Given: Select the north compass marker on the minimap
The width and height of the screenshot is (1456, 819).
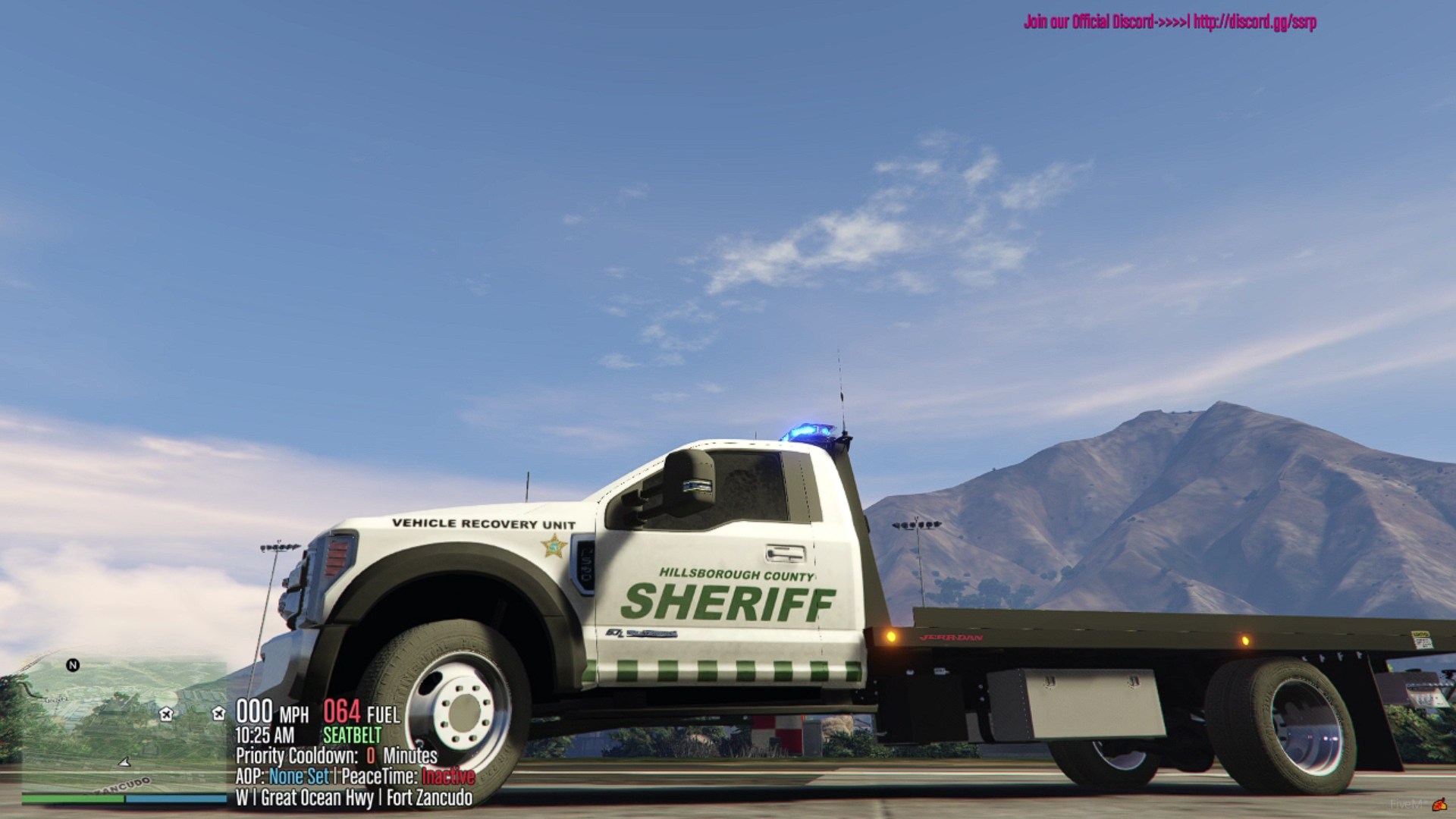Looking at the screenshot, I should pyautogui.click(x=73, y=665).
